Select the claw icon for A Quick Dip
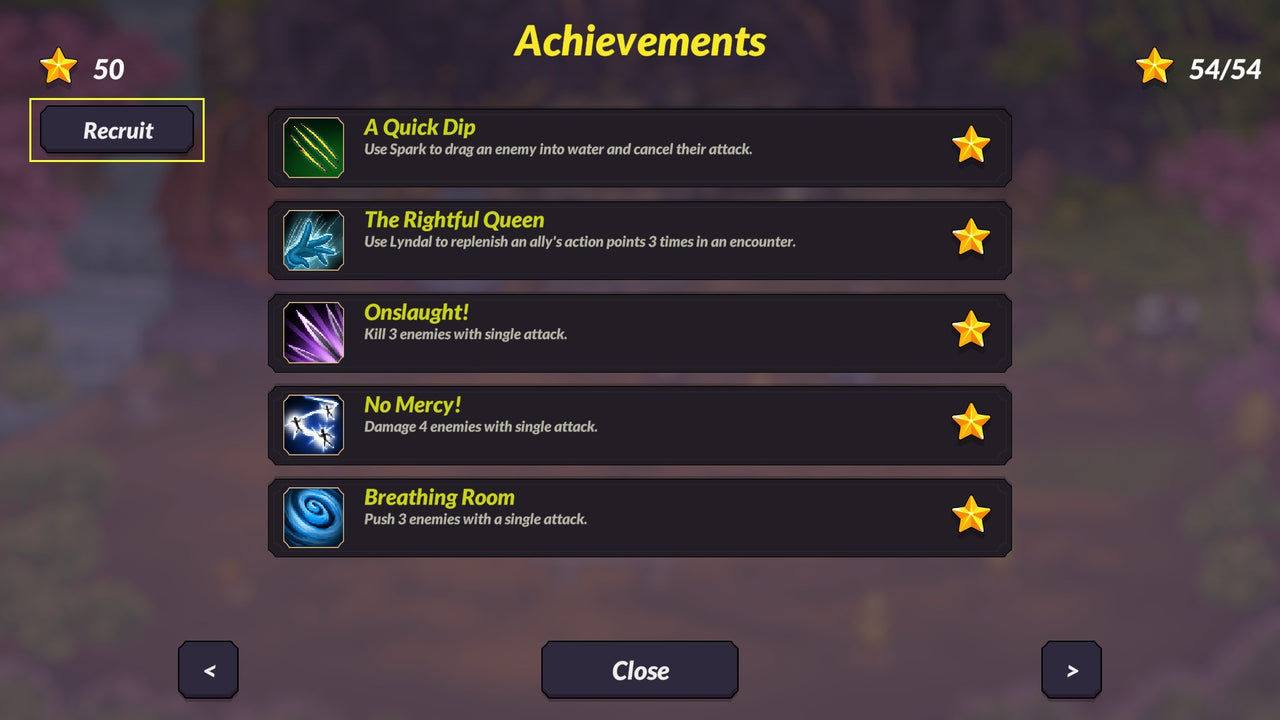The height and width of the screenshot is (720, 1280). click(313, 146)
